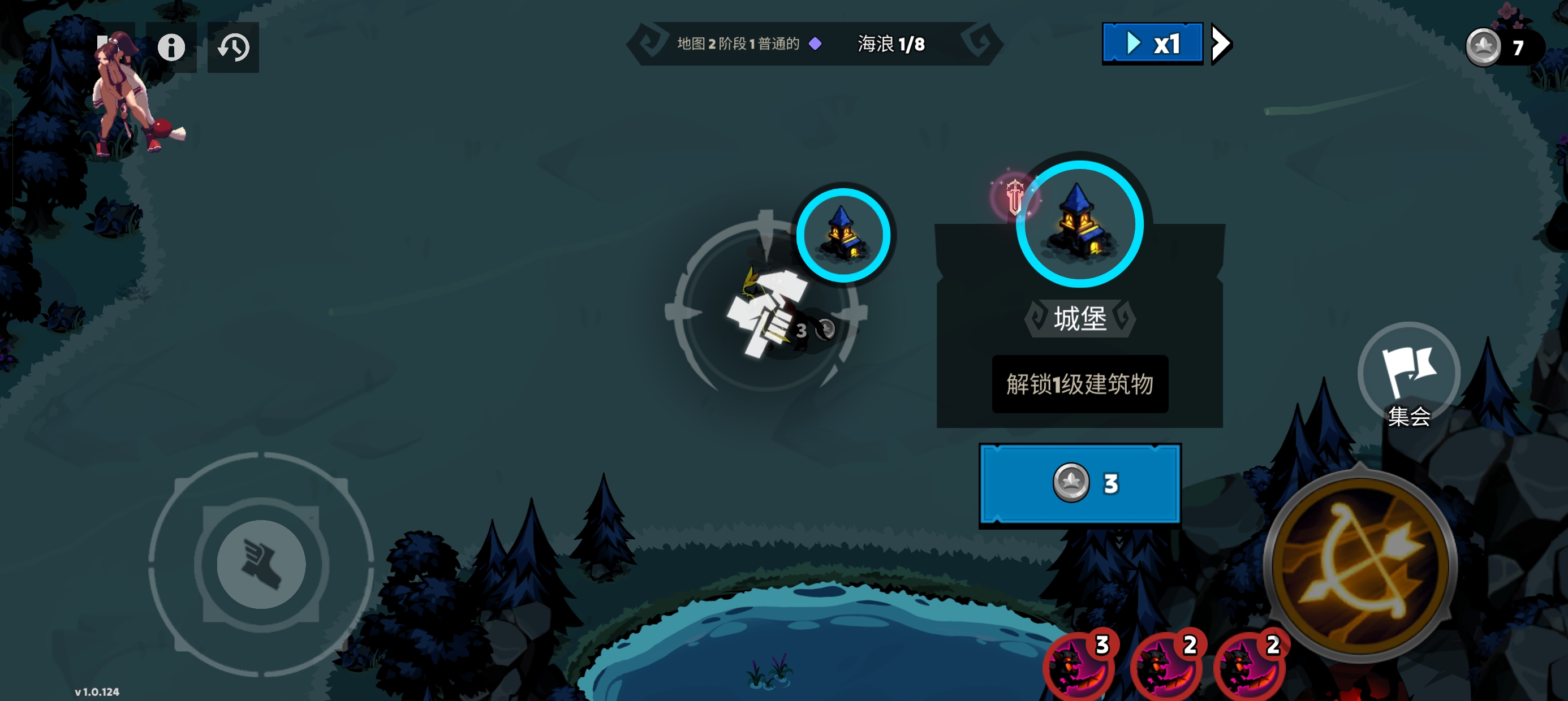Buy the castle for 3 coins
The image size is (1568, 701).
tap(1079, 483)
